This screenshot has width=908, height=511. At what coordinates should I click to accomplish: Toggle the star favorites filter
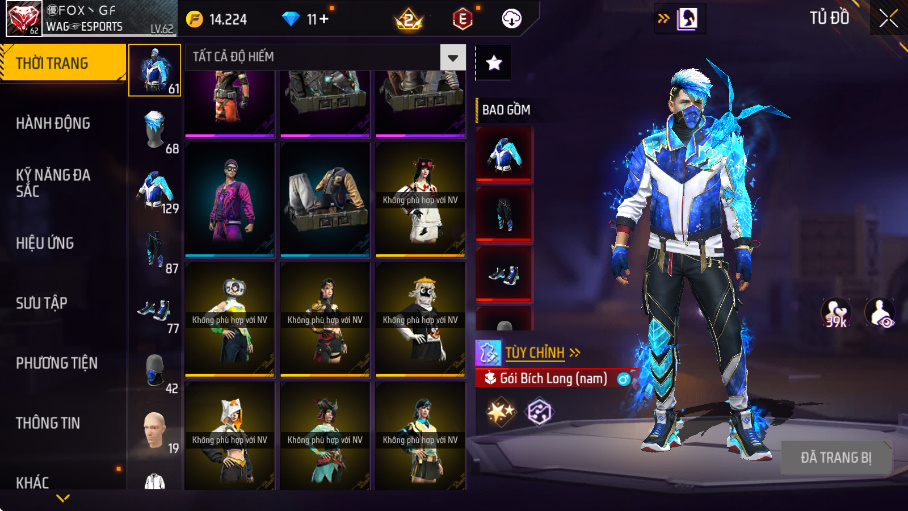[x=493, y=63]
